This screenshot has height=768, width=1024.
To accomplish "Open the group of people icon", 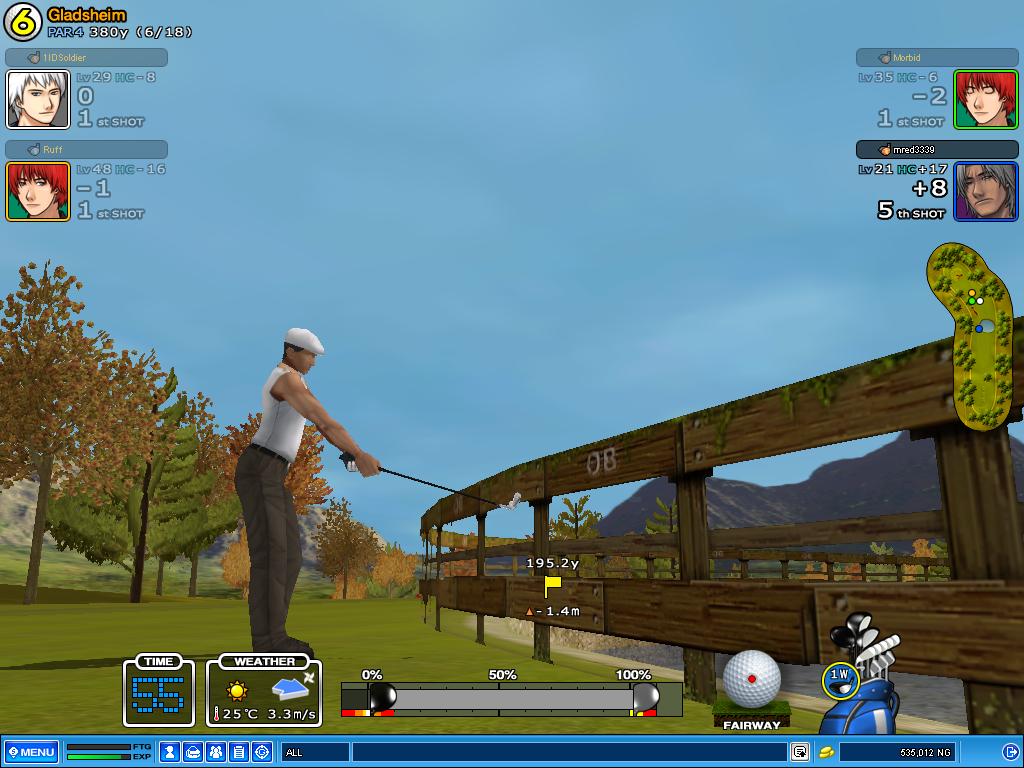I will 217,752.
